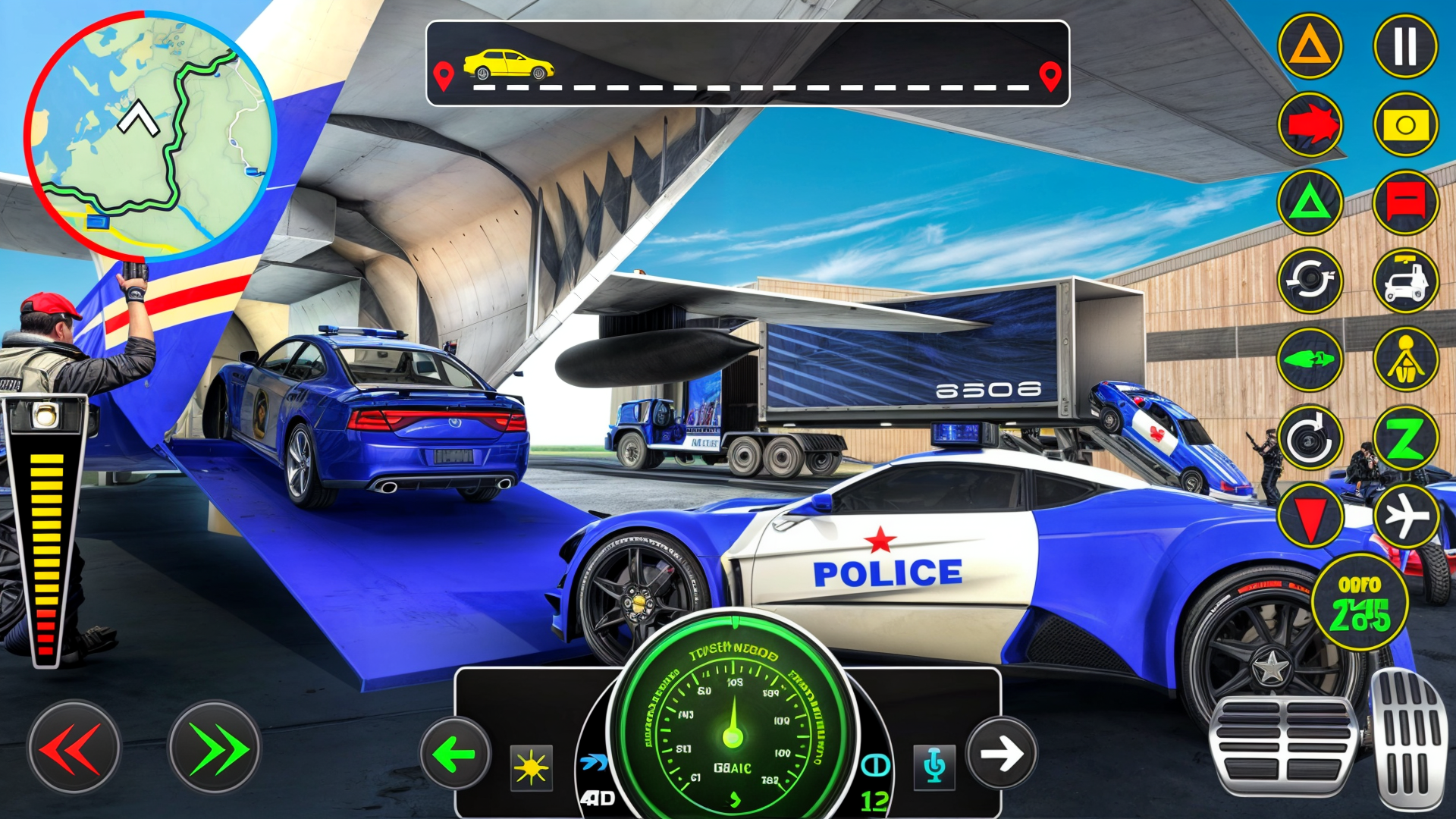Tap the green car silhouette icon

tap(1310, 358)
